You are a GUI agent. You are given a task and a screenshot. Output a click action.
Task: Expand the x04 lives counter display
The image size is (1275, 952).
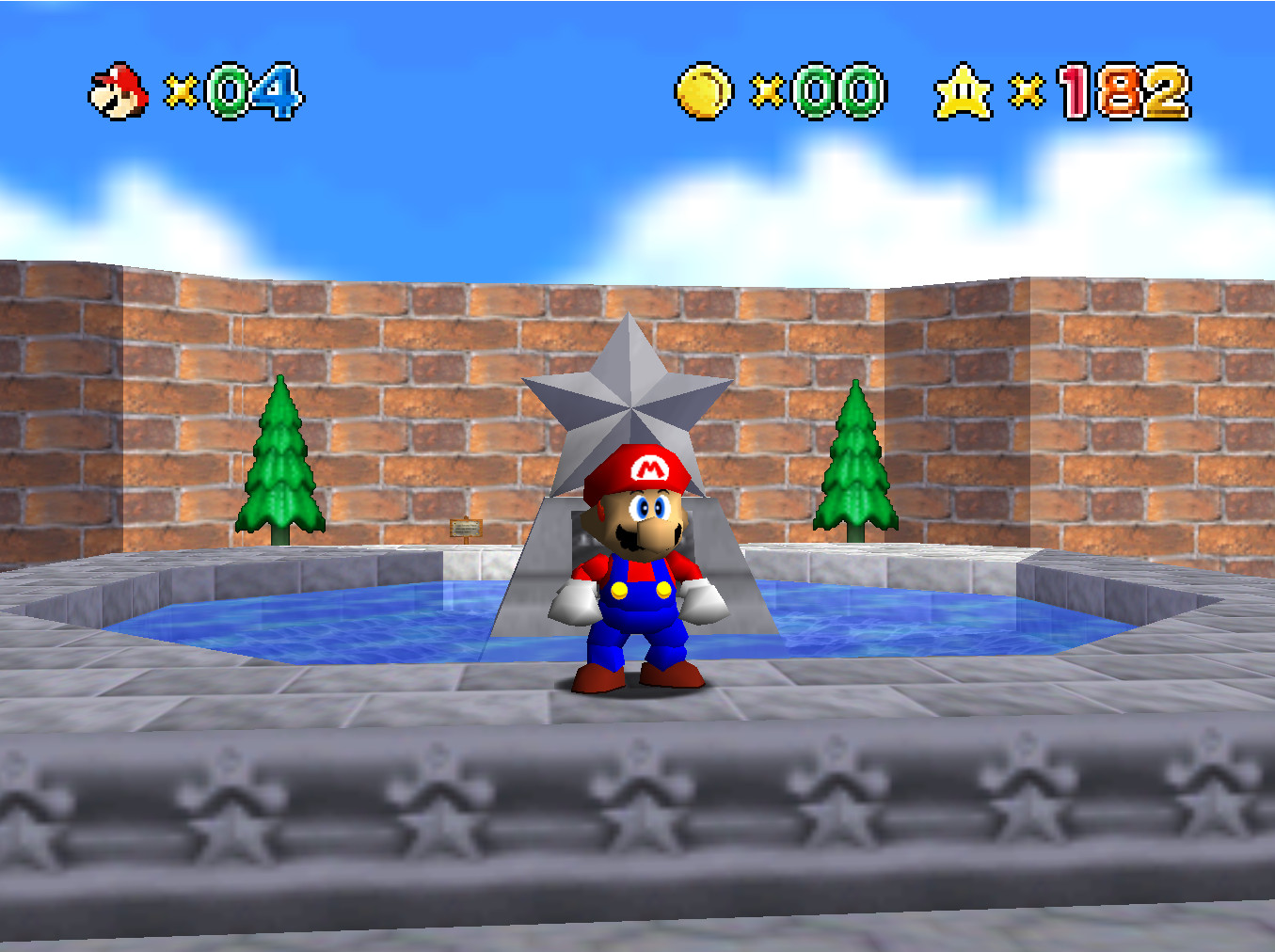[x=235, y=90]
